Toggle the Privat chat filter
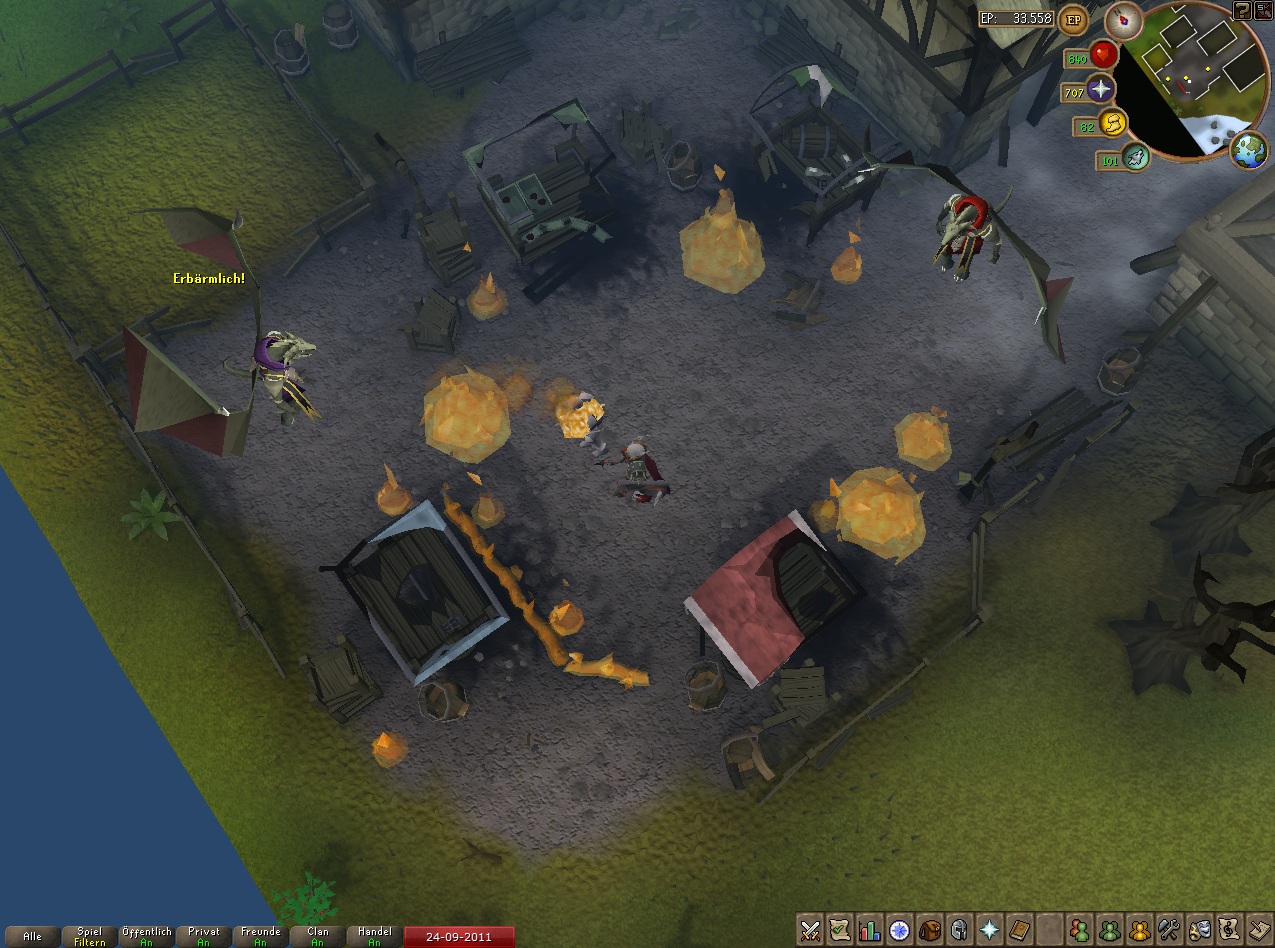The height and width of the screenshot is (948, 1275). (x=203, y=937)
